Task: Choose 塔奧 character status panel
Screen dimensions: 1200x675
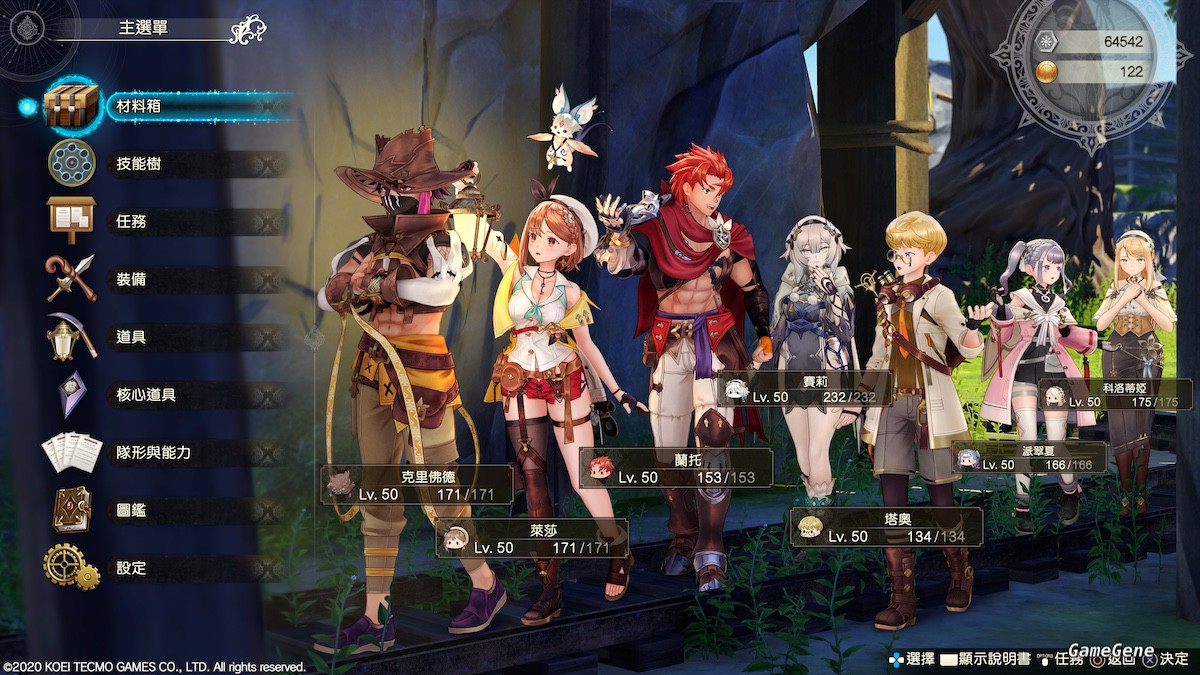Action: pos(886,526)
